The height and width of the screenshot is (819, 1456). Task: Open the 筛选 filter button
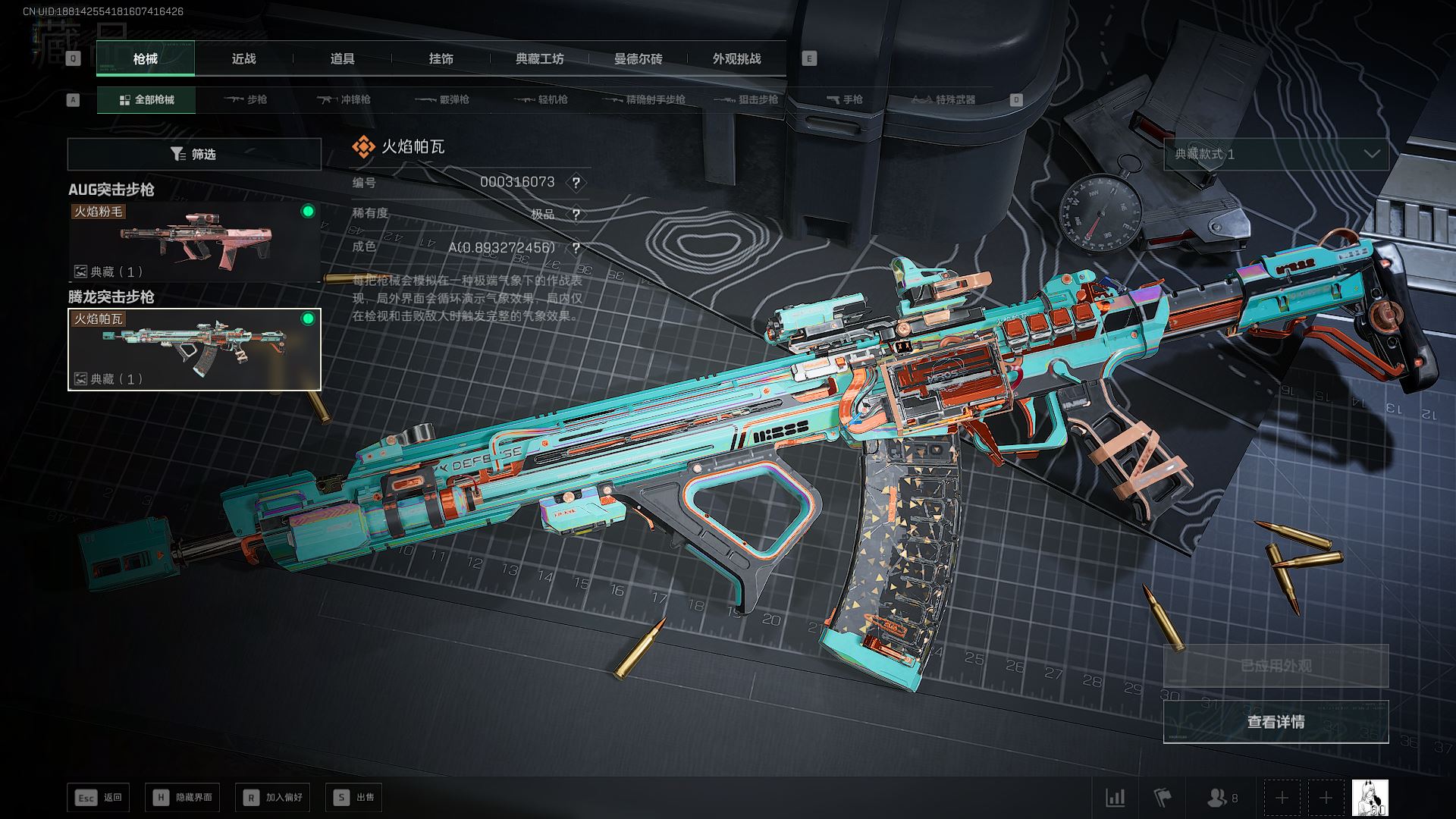coord(194,155)
